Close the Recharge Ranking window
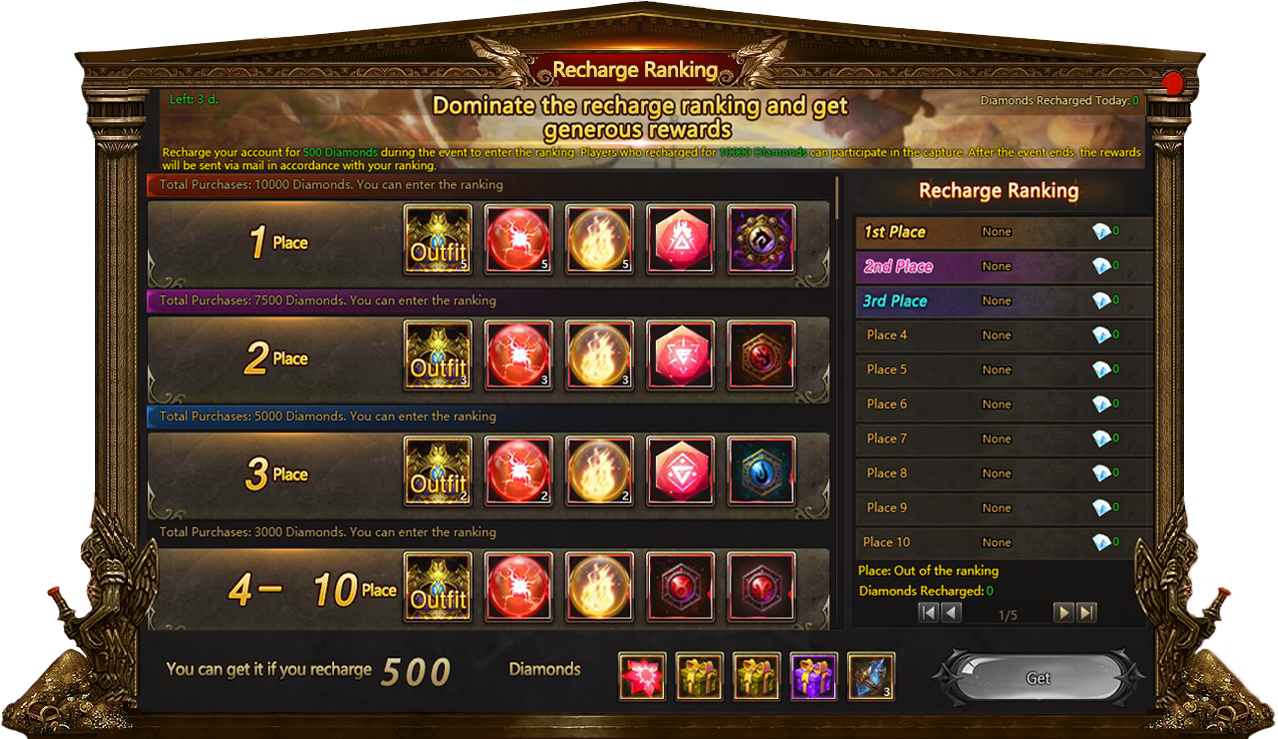The height and width of the screenshot is (739, 1278). coord(1174,83)
